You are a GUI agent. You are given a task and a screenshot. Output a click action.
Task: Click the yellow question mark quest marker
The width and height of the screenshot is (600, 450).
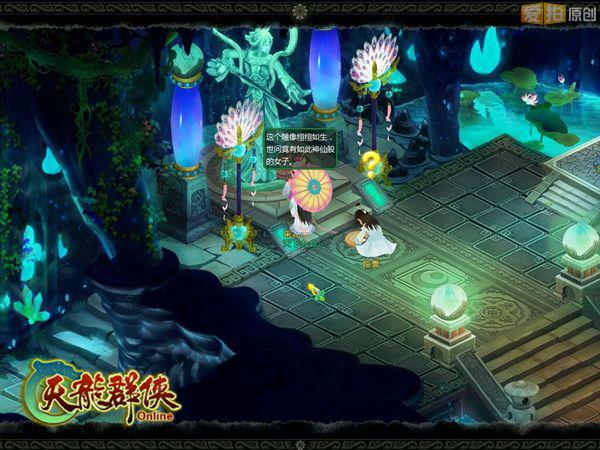(x=371, y=163)
